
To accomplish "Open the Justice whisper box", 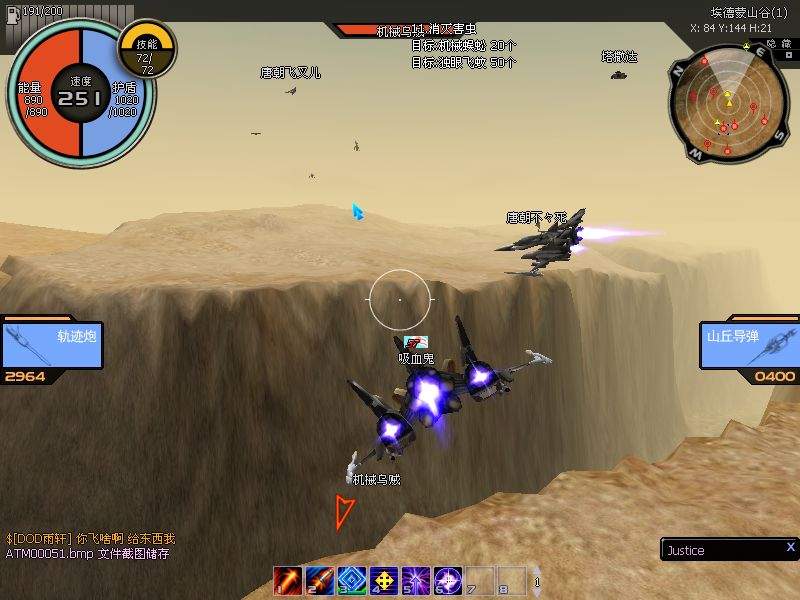I will (x=720, y=550).
